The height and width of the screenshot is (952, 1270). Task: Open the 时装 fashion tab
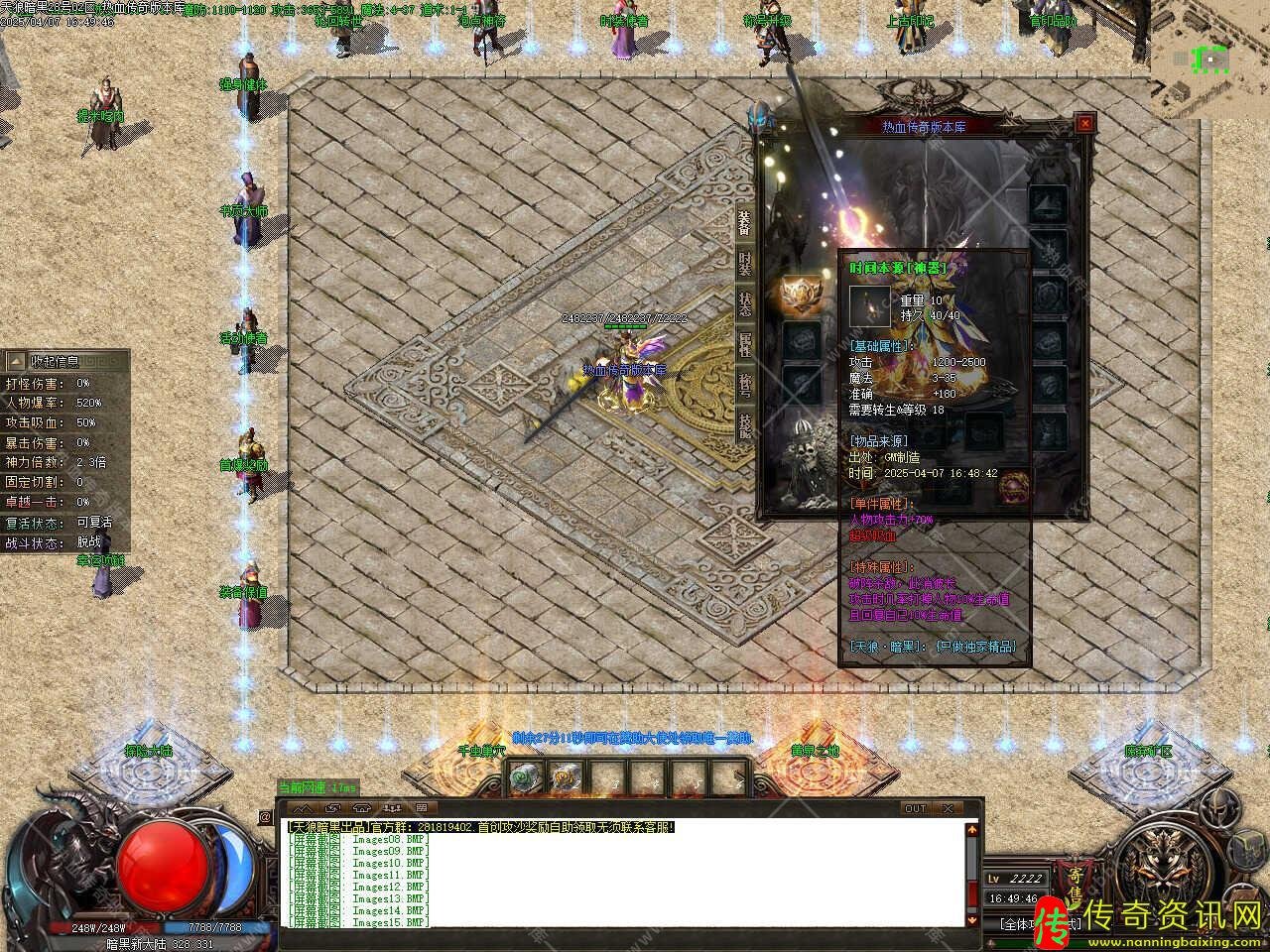pos(744,263)
